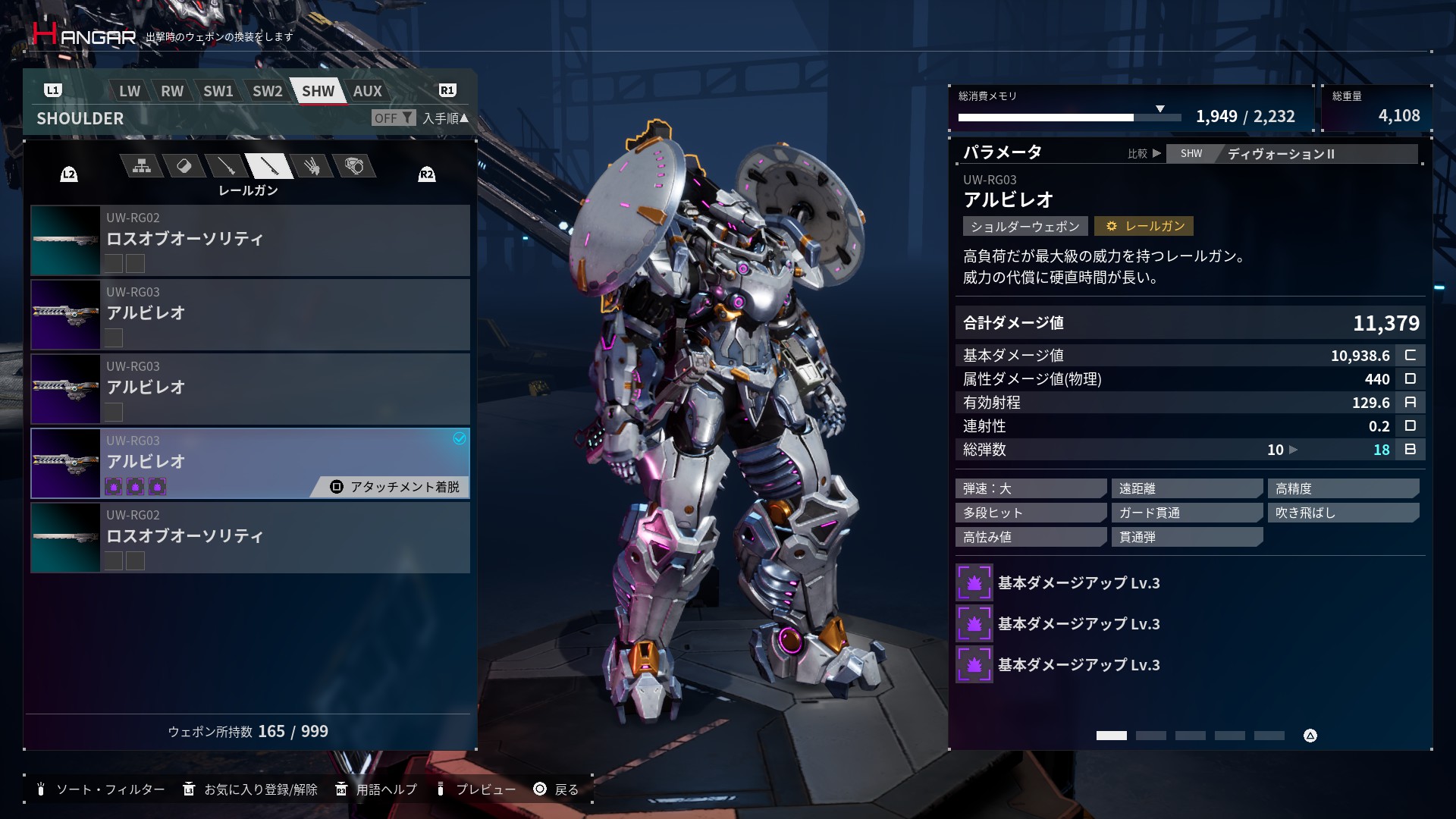The height and width of the screenshot is (819, 1456).
Task: Choose the canister-shaped weapon category icon
Action: point(184,166)
